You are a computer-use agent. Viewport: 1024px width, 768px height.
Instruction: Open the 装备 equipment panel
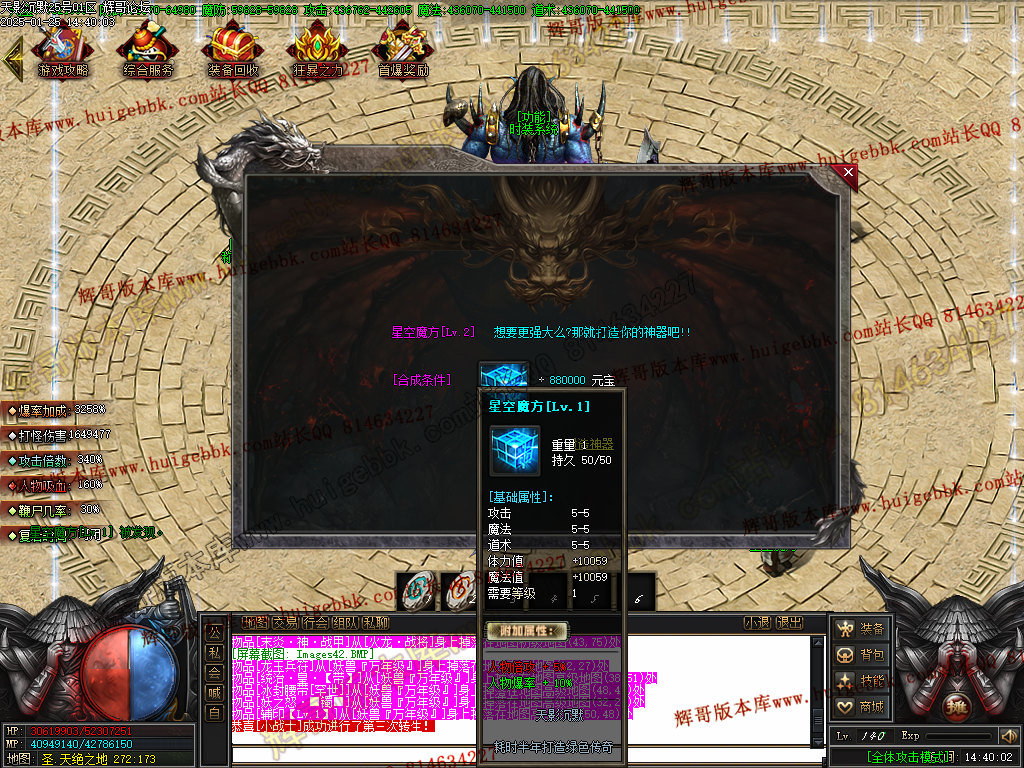tap(860, 629)
